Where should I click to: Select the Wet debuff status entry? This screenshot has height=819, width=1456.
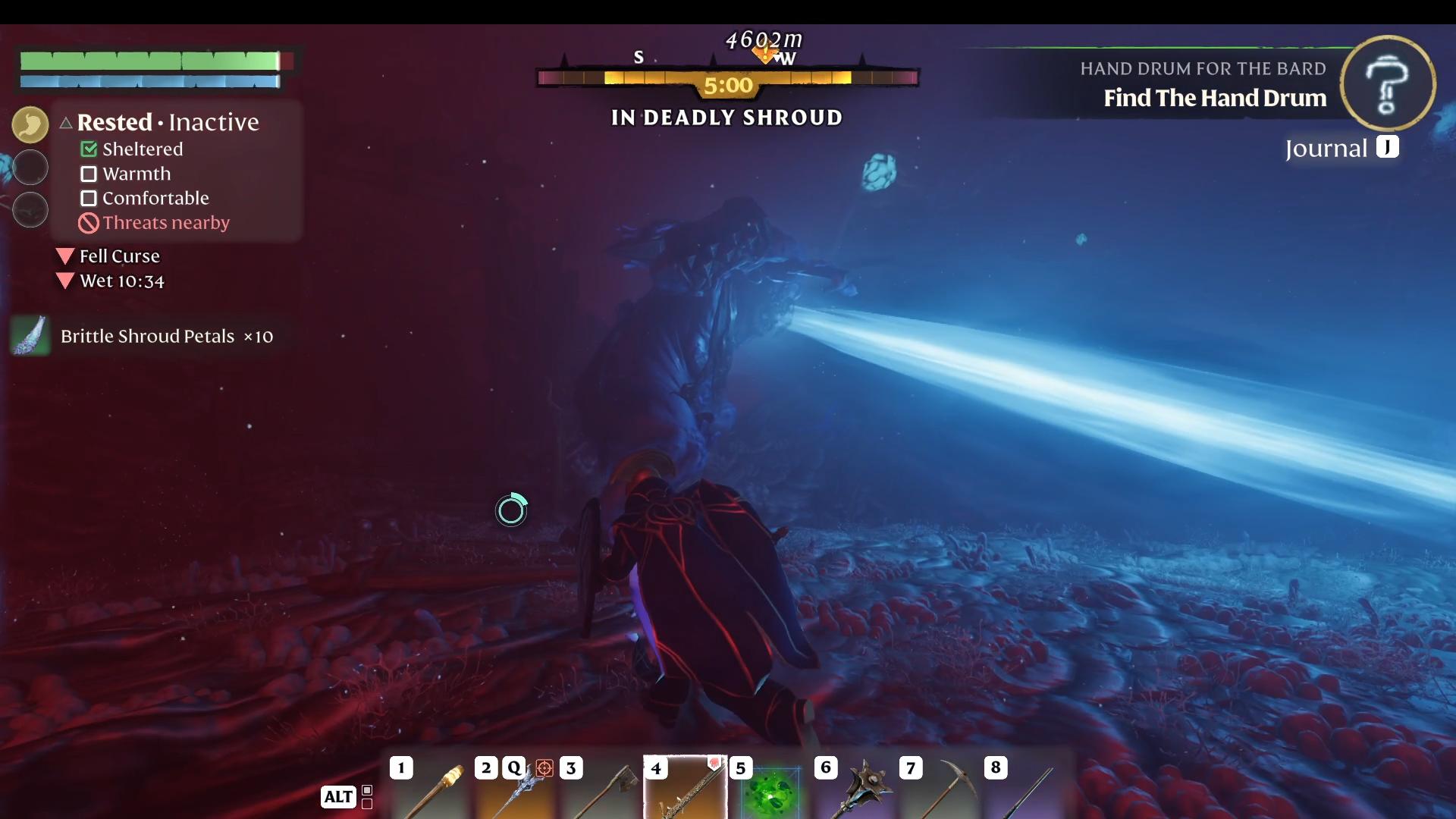click(x=121, y=281)
